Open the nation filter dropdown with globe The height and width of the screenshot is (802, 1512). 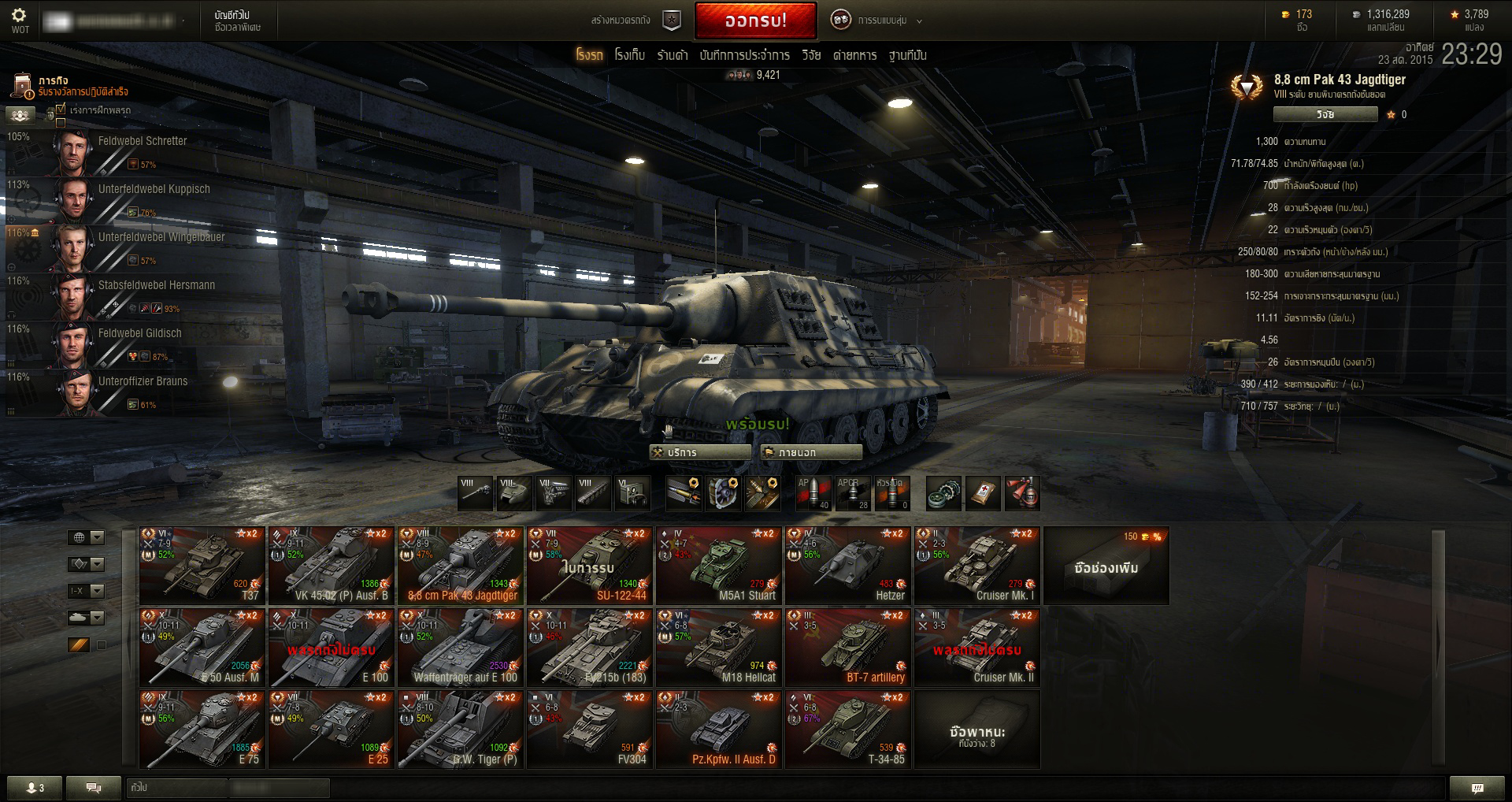coord(86,538)
